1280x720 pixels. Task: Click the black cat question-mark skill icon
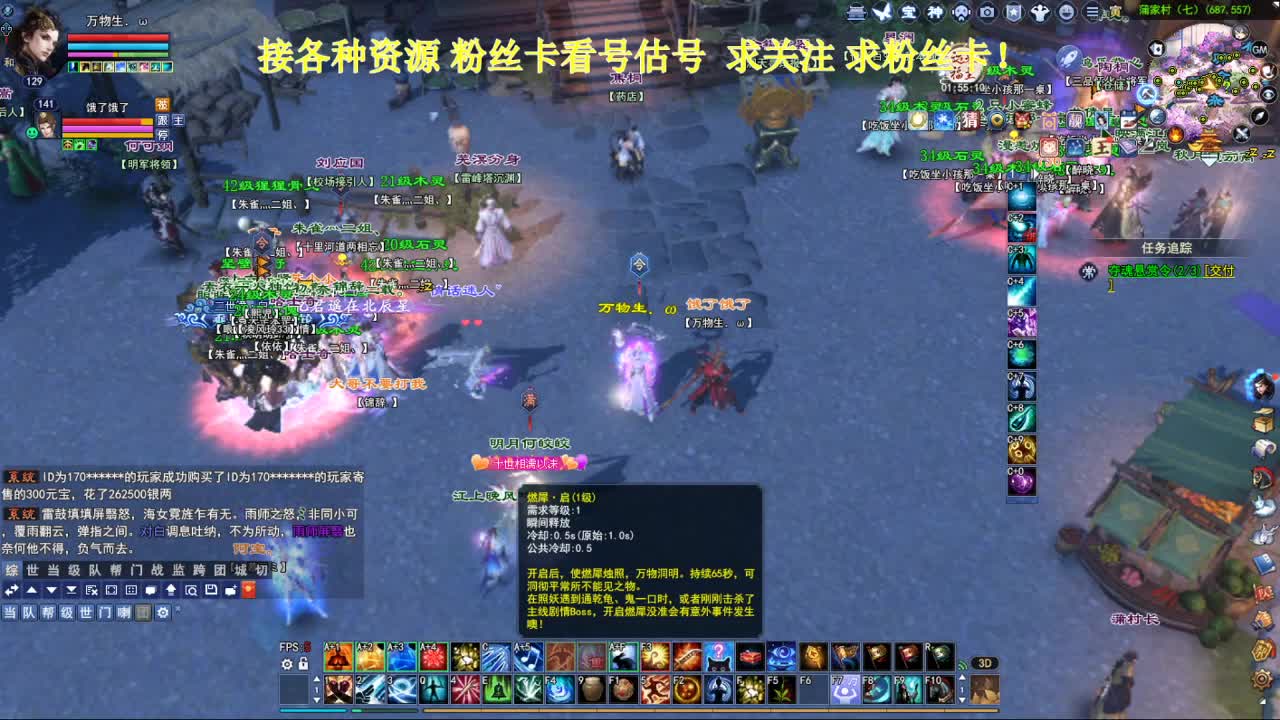click(x=718, y=658)
